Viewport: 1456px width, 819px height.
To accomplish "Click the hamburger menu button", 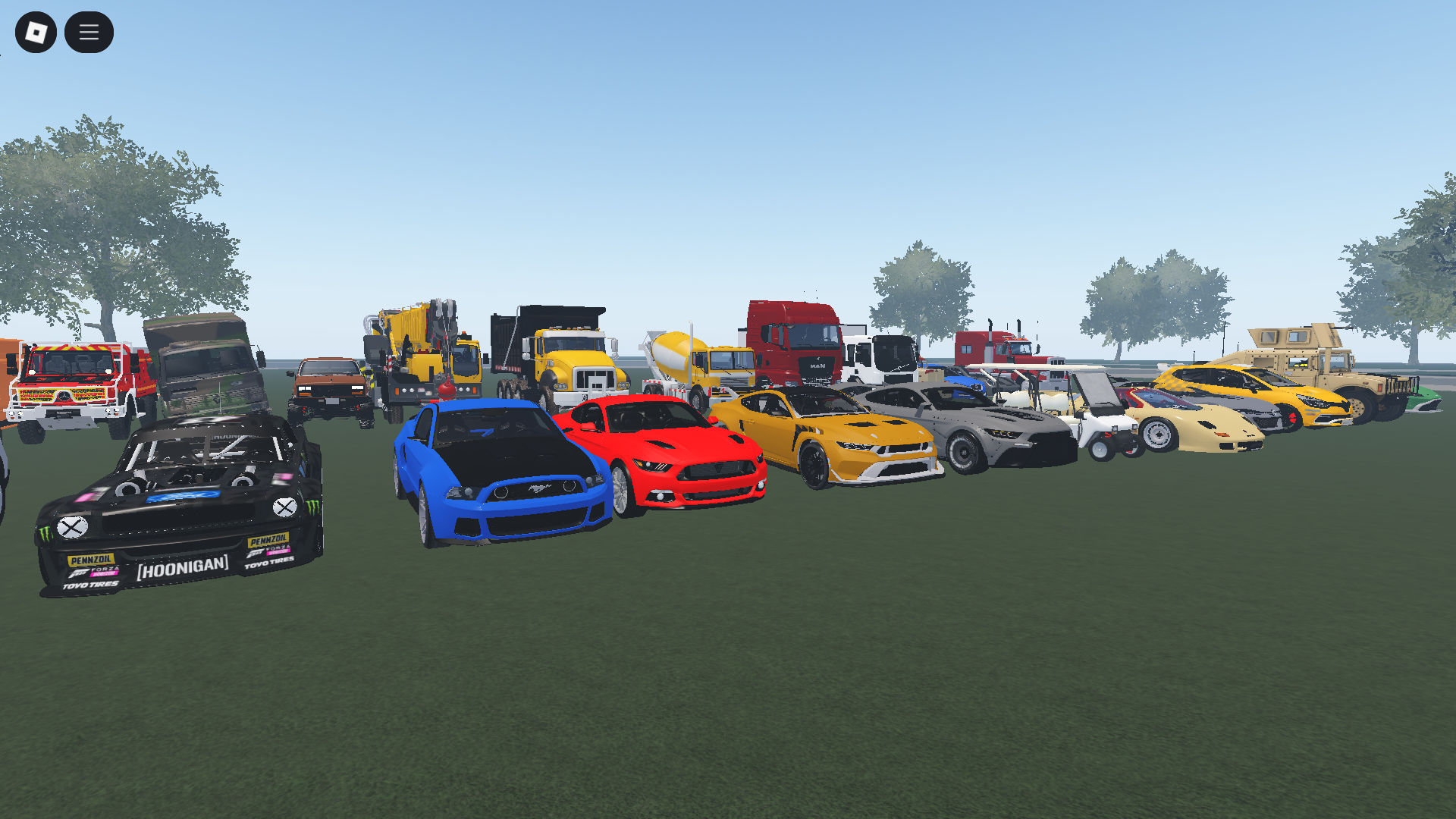I will 89,32.
